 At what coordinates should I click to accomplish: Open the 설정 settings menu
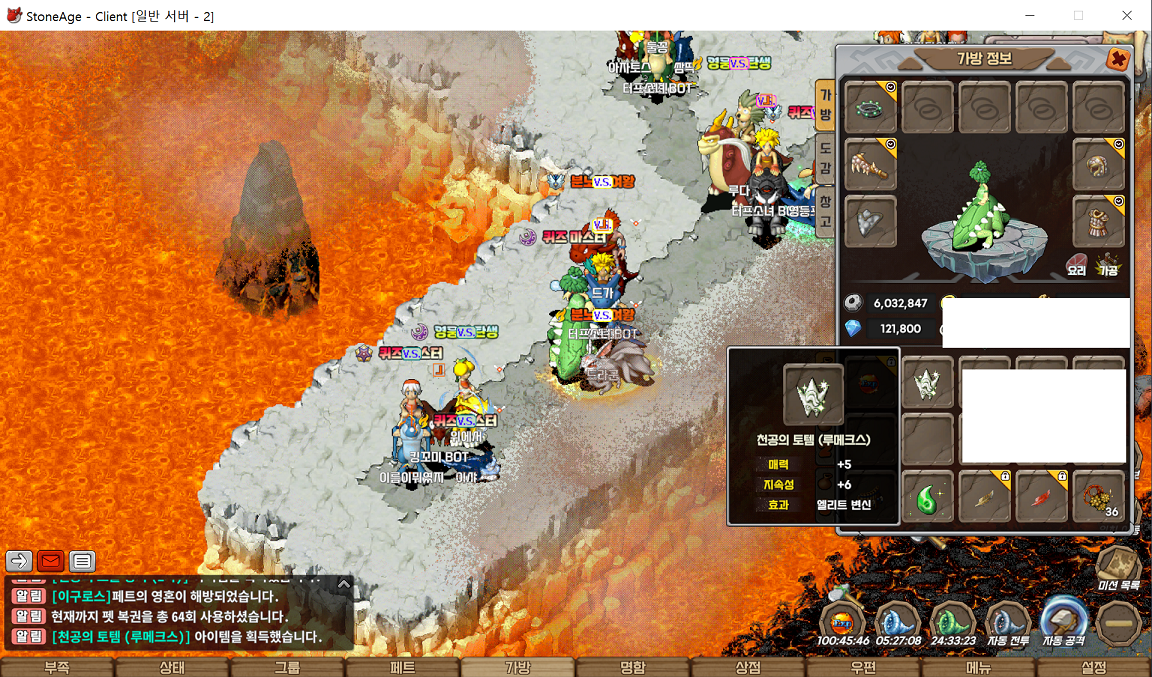tap(1094, 667)
